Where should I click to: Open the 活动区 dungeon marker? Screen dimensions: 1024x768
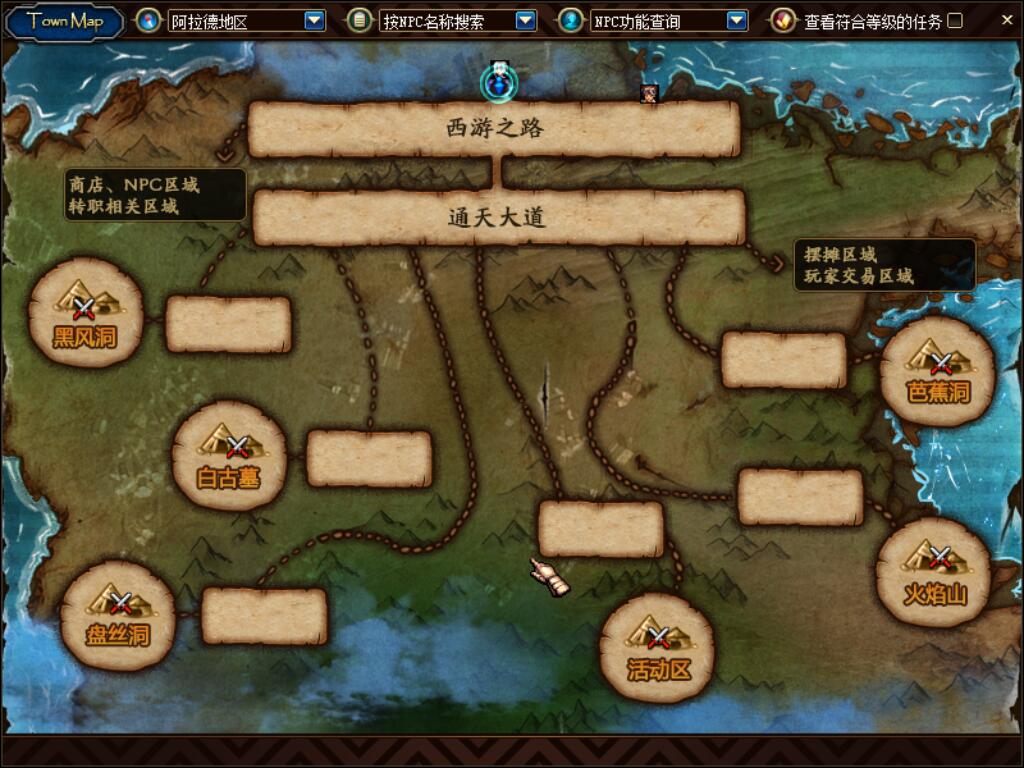point(658,646)
